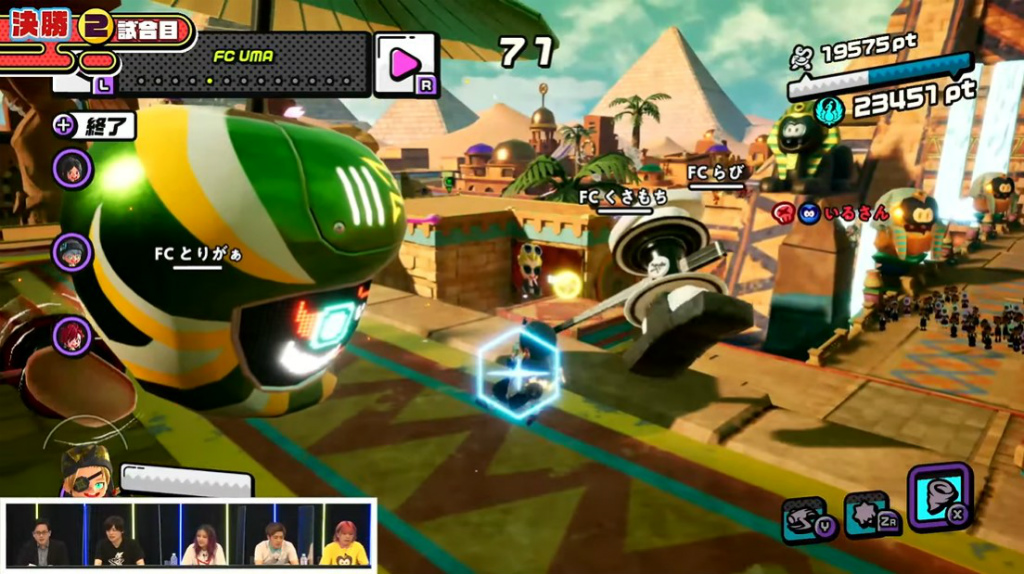Open the commentator webcam overlay
Screen dimensions: 1024x574
(x=190, y=535)
